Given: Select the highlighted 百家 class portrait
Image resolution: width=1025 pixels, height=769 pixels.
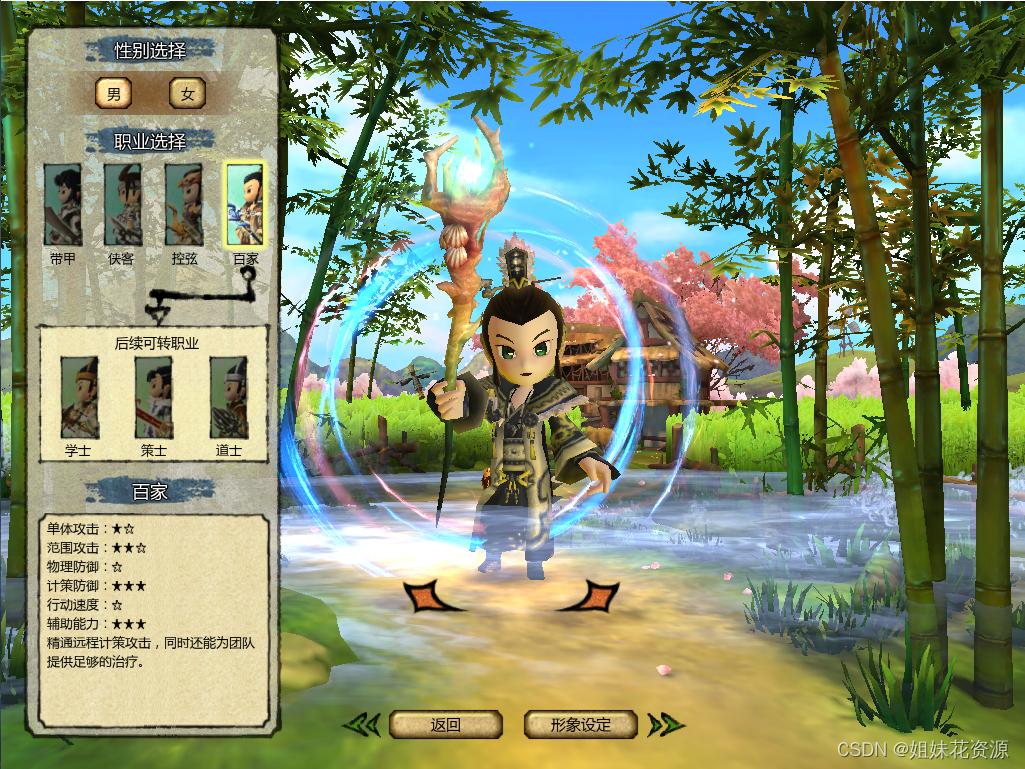Looking at the screenshot, I should (245, 205).
